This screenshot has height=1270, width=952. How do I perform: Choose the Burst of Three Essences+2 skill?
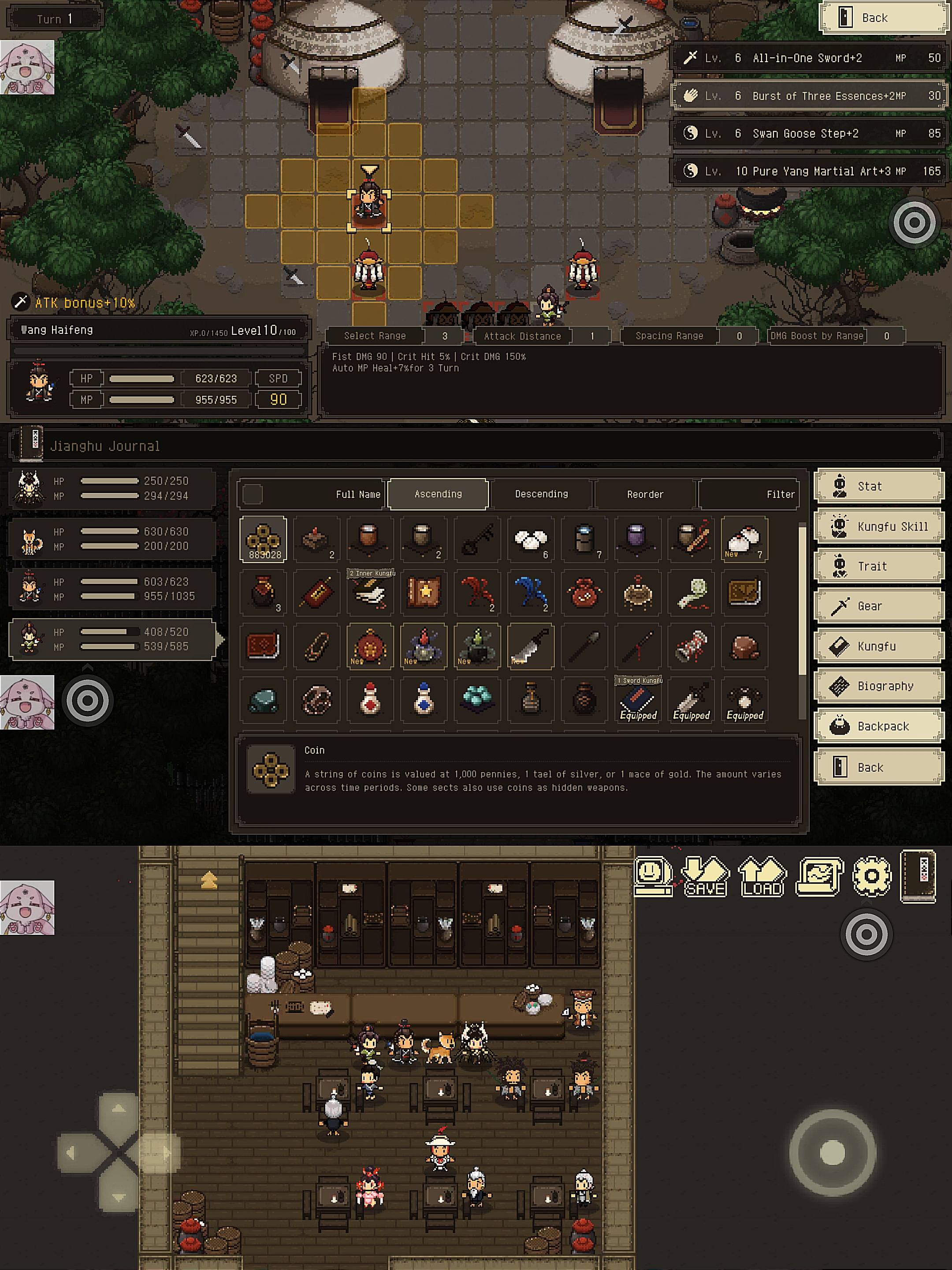(x=809, y=96)
